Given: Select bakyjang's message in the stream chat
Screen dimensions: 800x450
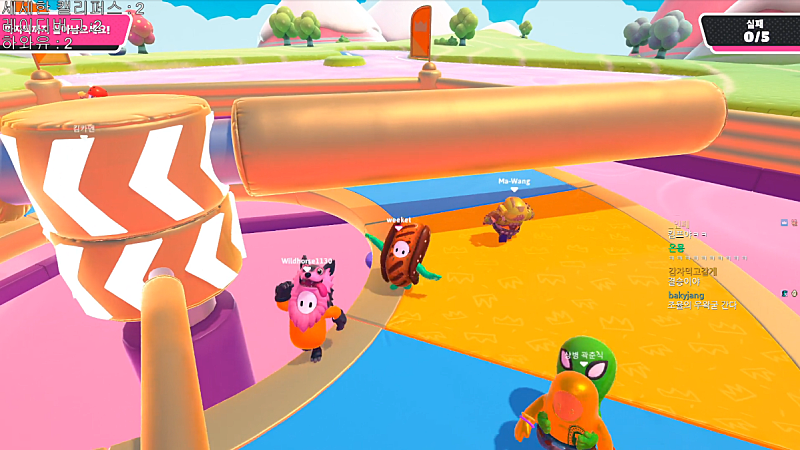Looking at the screenshot, I should (701, 305).
